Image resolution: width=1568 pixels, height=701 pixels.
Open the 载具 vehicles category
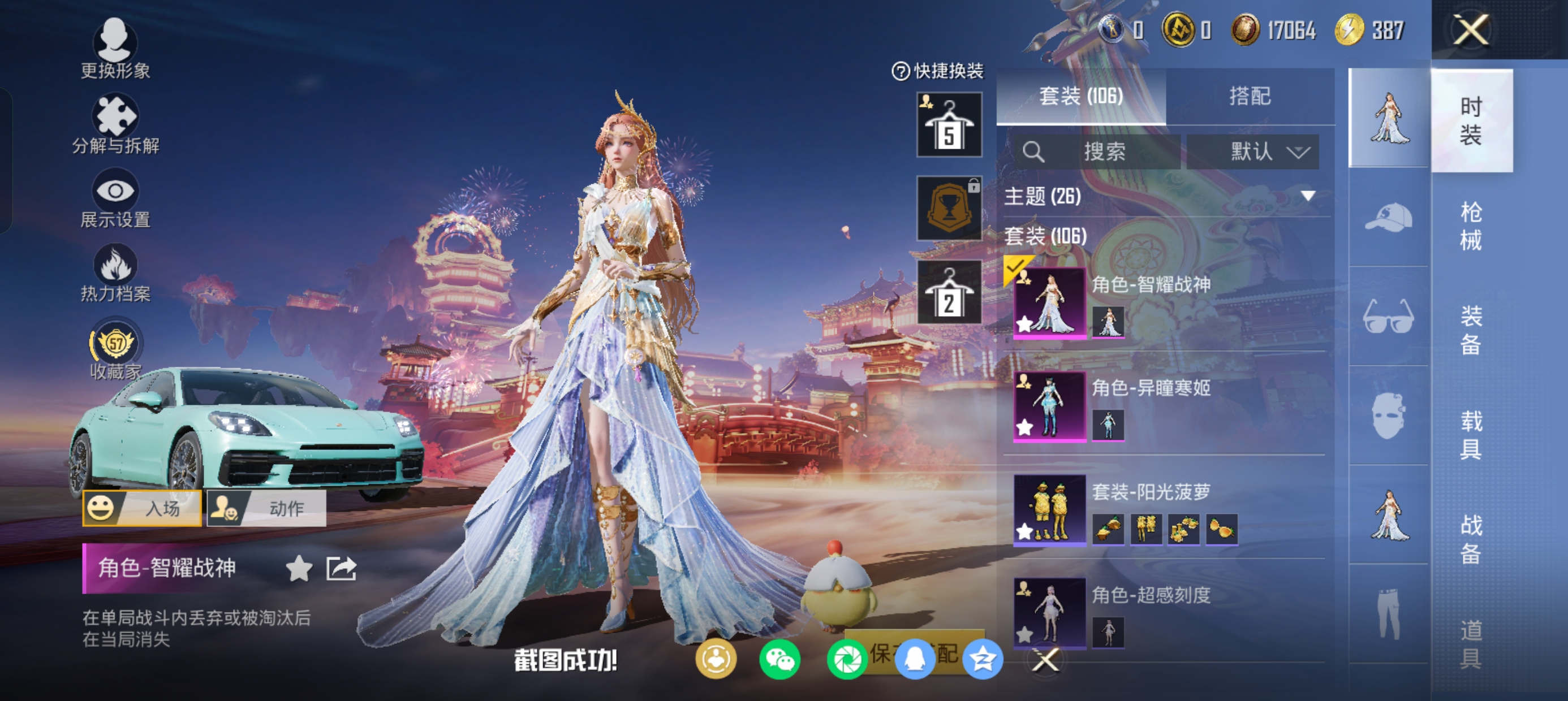coord(1470,435)
